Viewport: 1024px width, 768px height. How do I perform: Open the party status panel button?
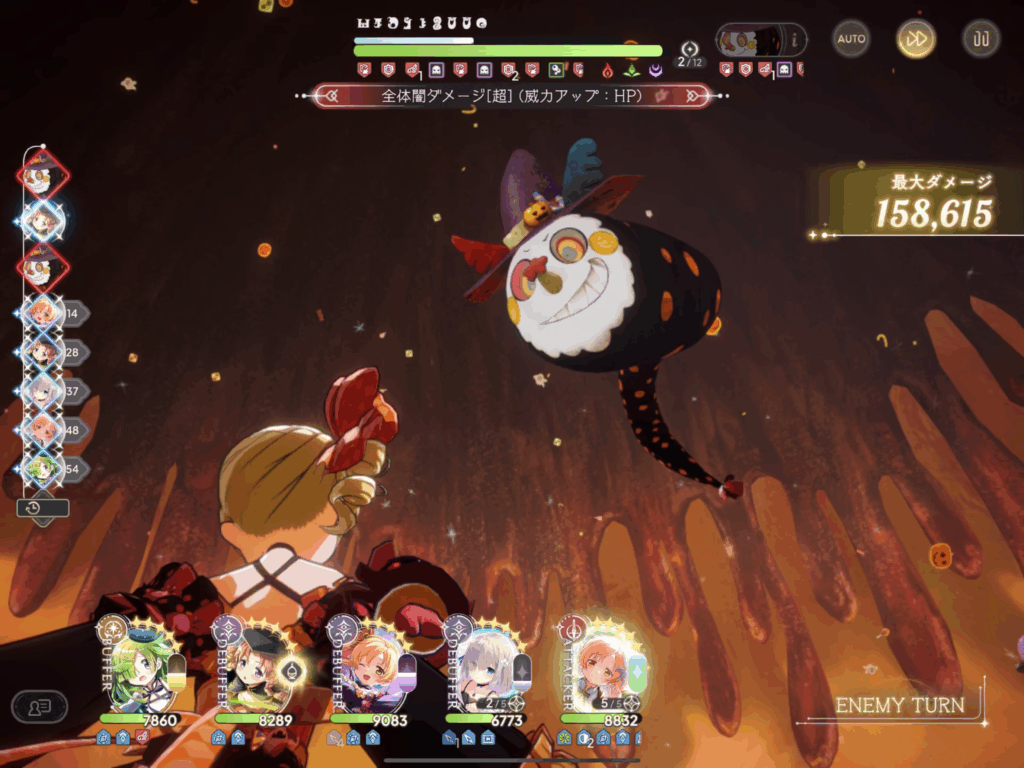(x=39, y=706)
